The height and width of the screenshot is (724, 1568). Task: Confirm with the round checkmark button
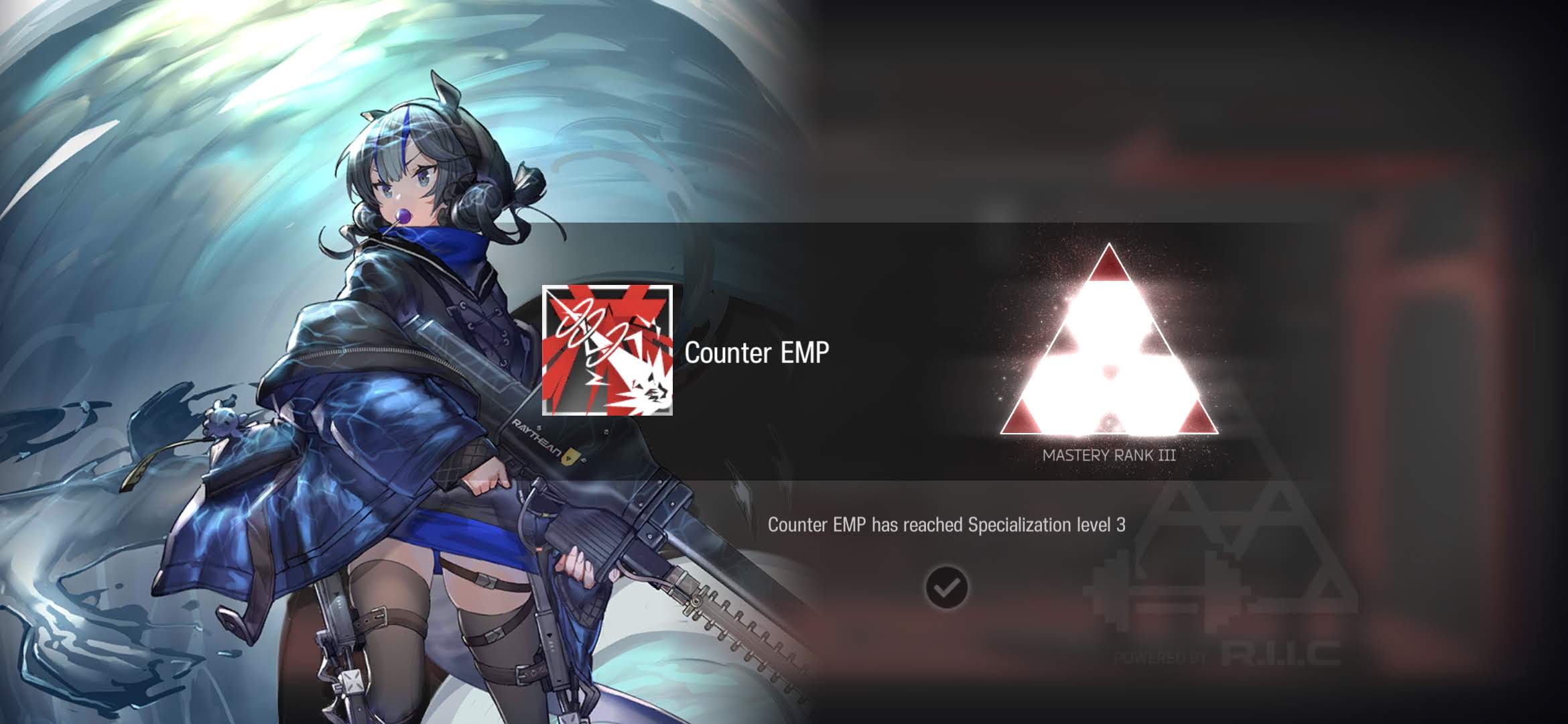point(946,588)
